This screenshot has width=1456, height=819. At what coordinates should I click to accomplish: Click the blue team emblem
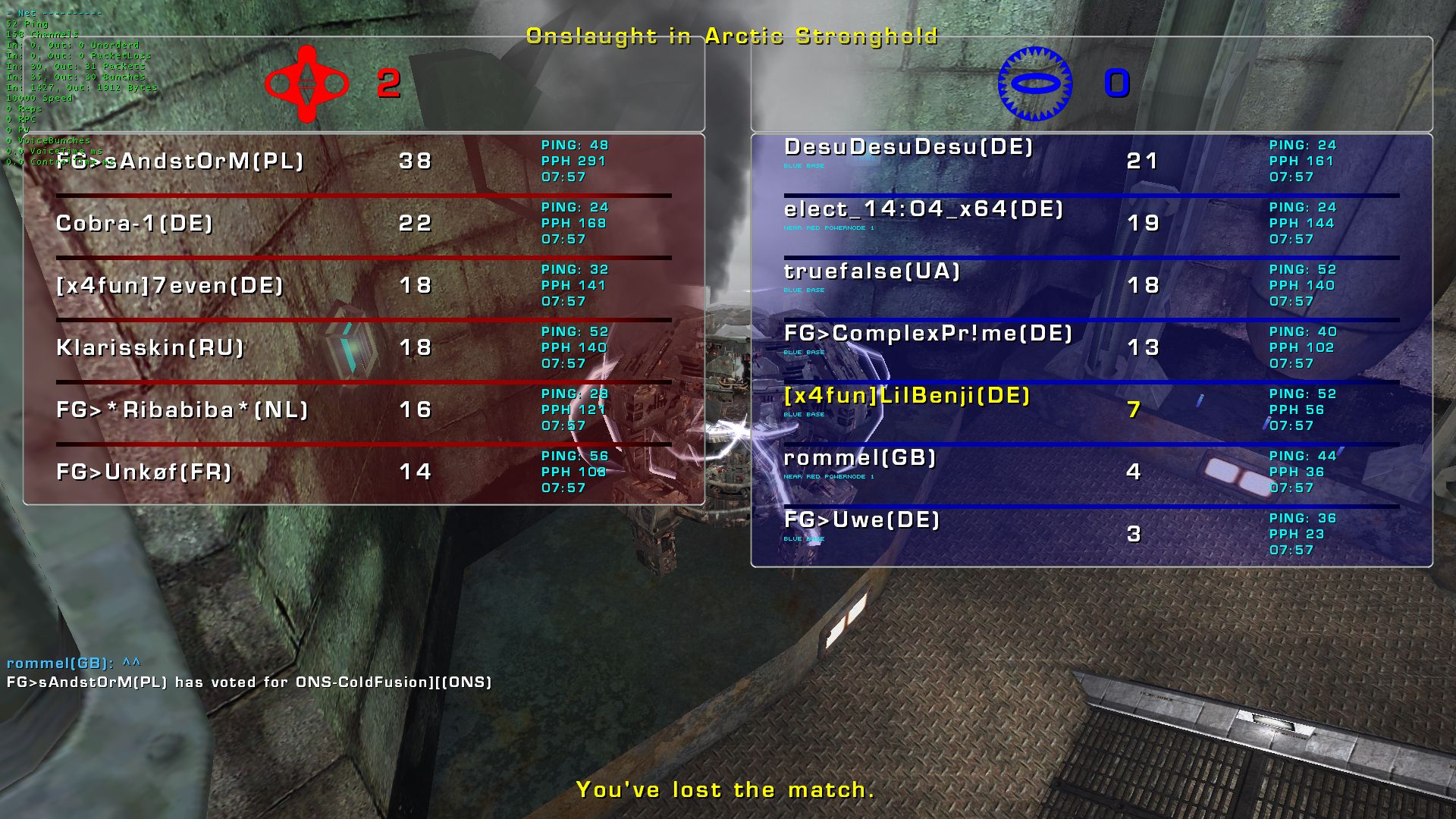(x=1034, y=84)
